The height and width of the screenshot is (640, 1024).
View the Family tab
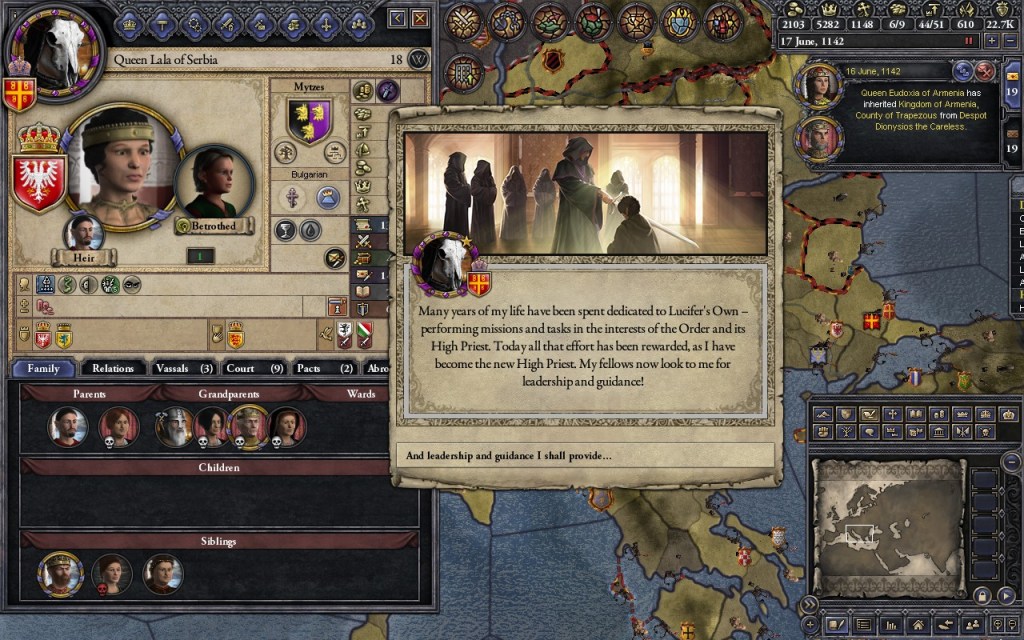tap(44, 368)
